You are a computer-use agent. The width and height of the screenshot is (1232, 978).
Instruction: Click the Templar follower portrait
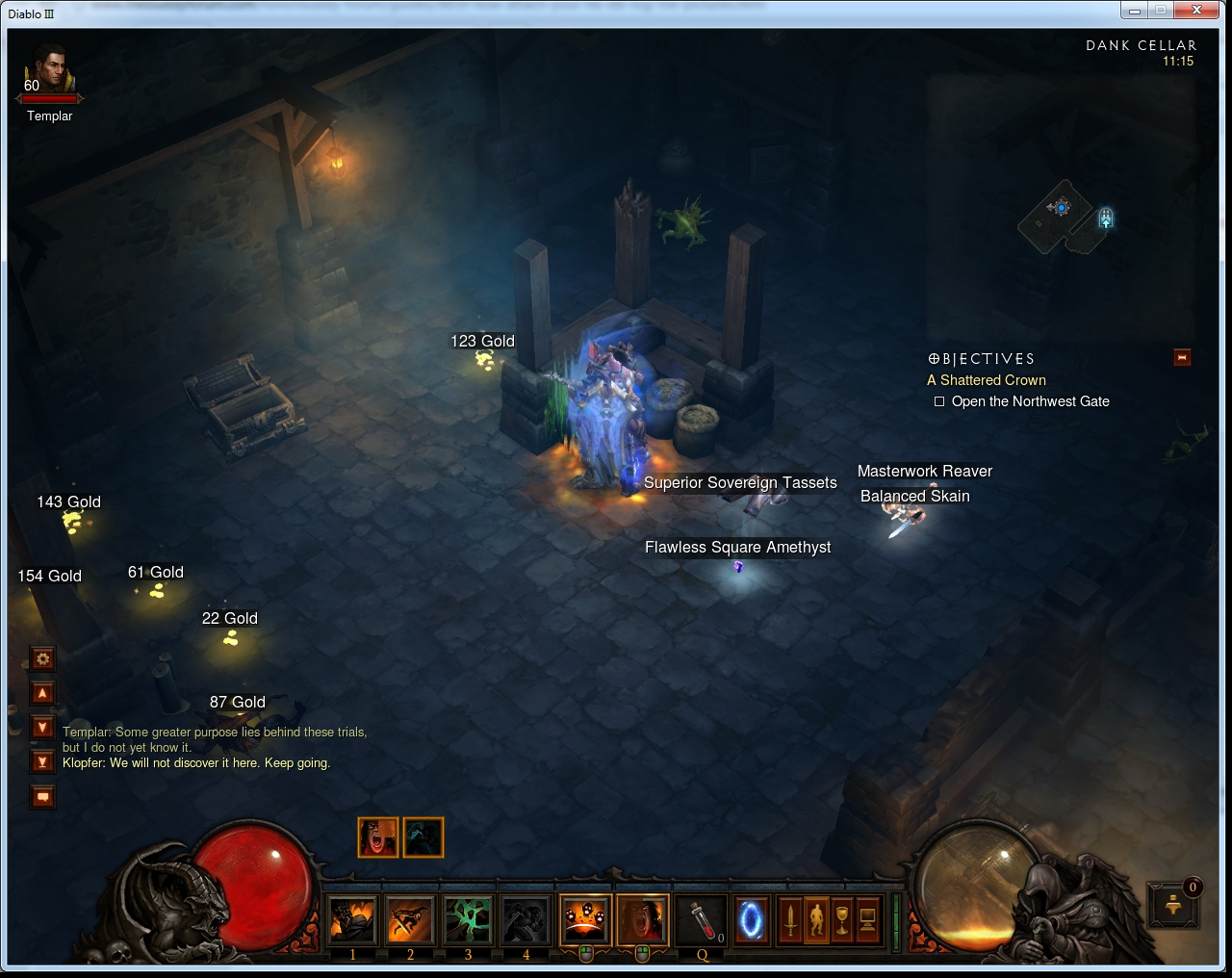[x=48, y=70]
